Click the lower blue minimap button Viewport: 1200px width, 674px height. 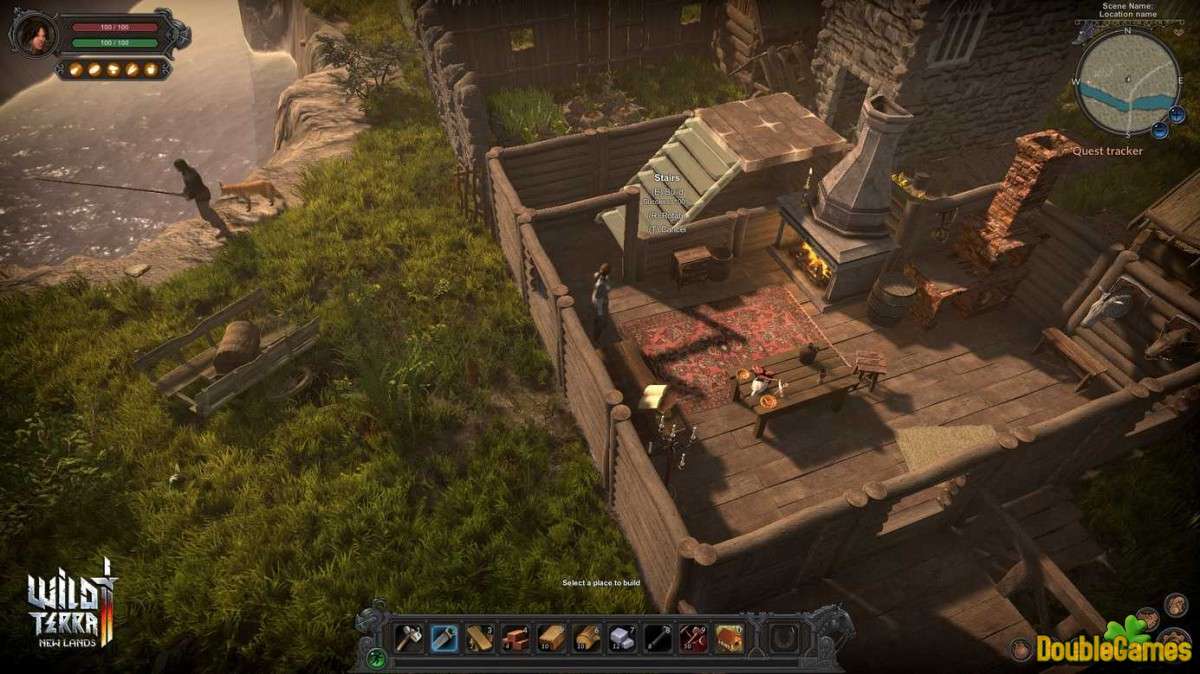(1161, 129)
